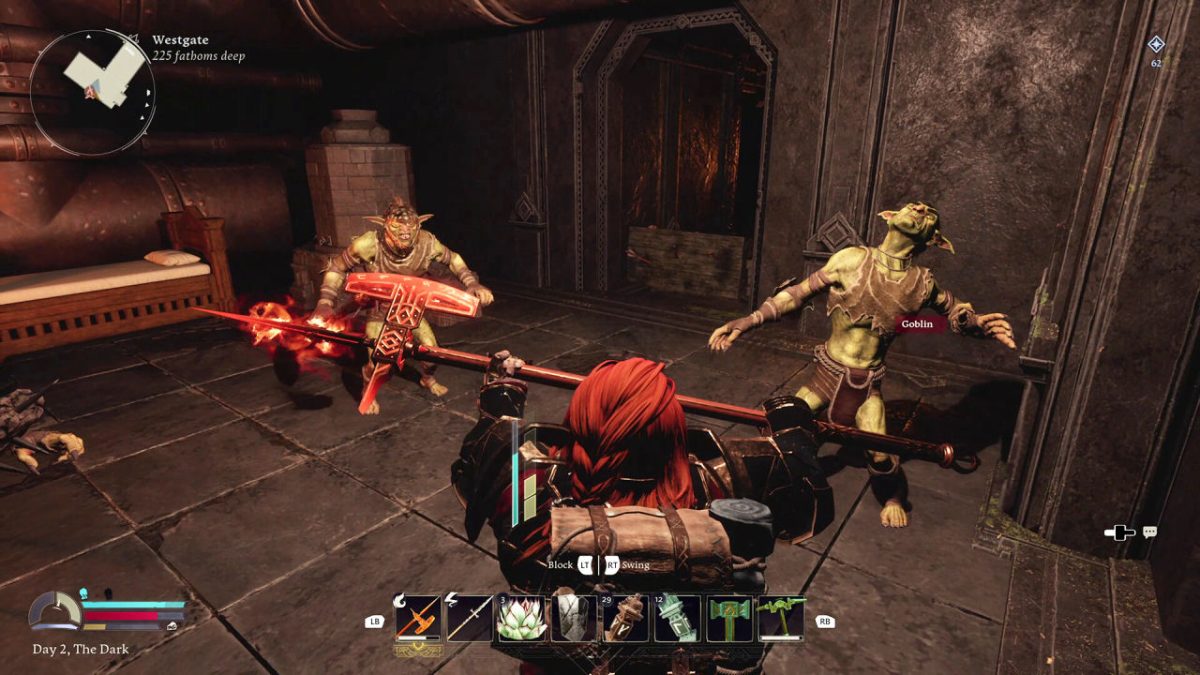Select the brown lantern item with 29 count
1200x675 pixels.
(626, 619)
